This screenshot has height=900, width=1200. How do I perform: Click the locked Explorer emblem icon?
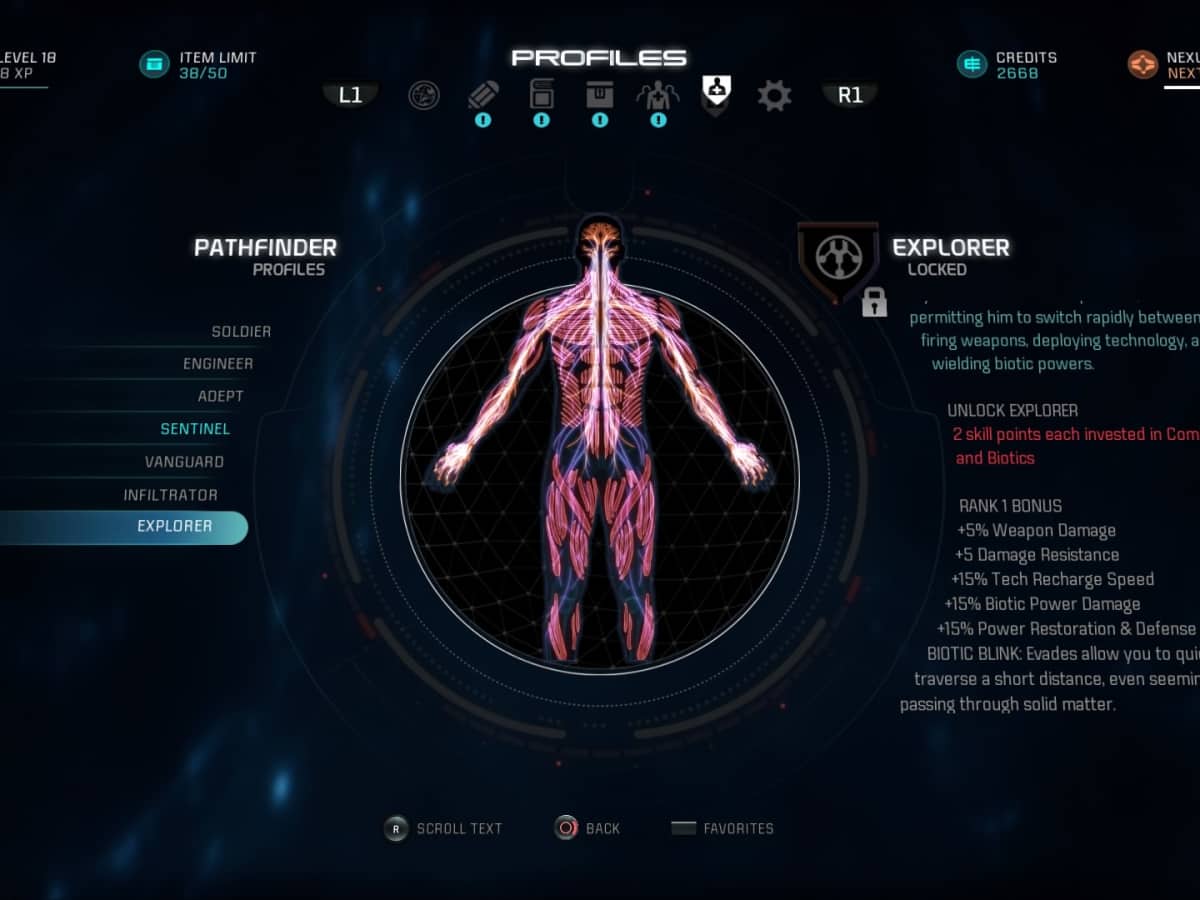point(838,260)
